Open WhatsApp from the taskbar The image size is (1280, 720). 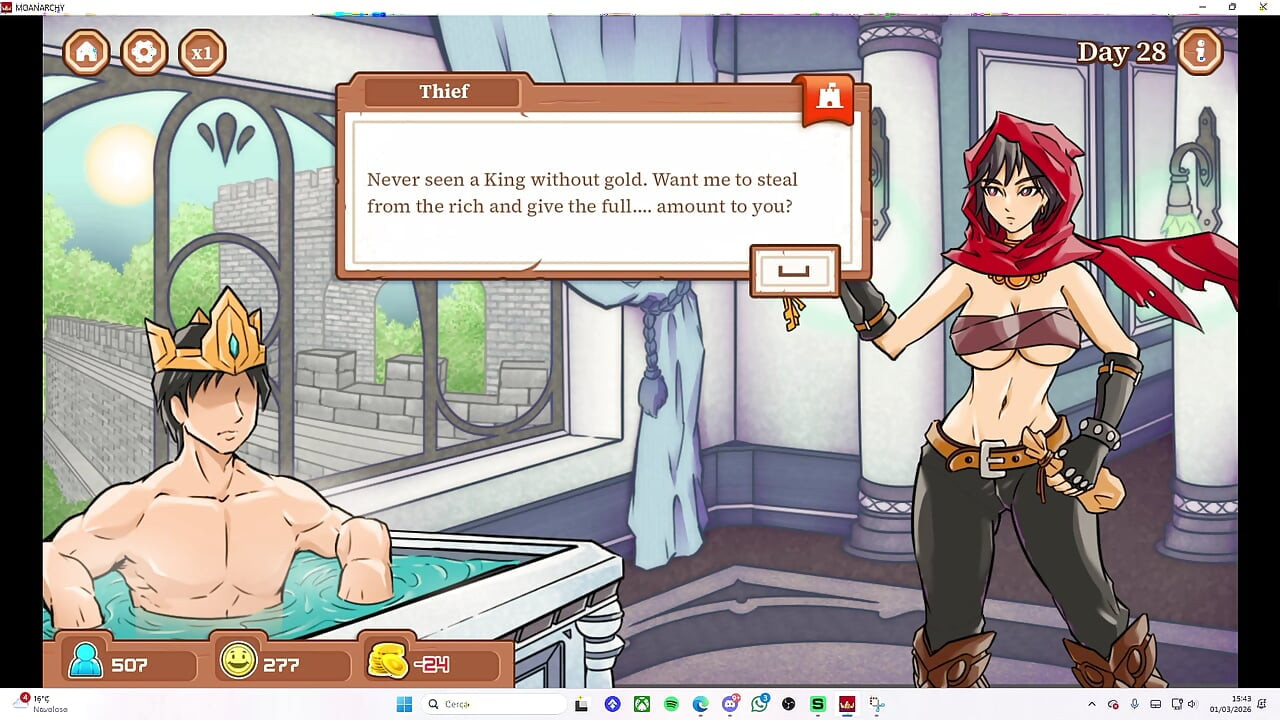pyautogui.click(x=760, y=704)
